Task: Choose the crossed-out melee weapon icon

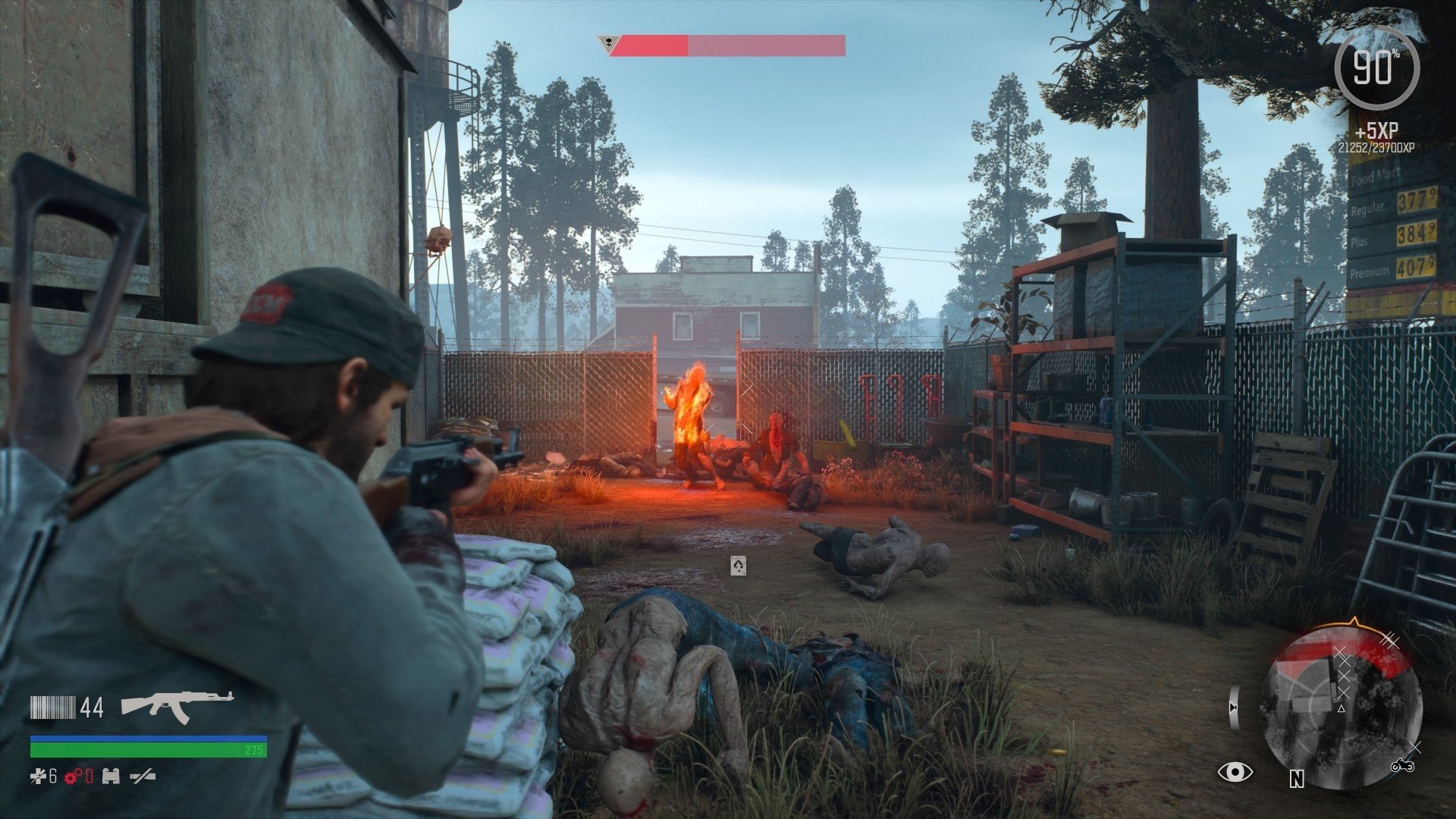Action: (143, 776)
